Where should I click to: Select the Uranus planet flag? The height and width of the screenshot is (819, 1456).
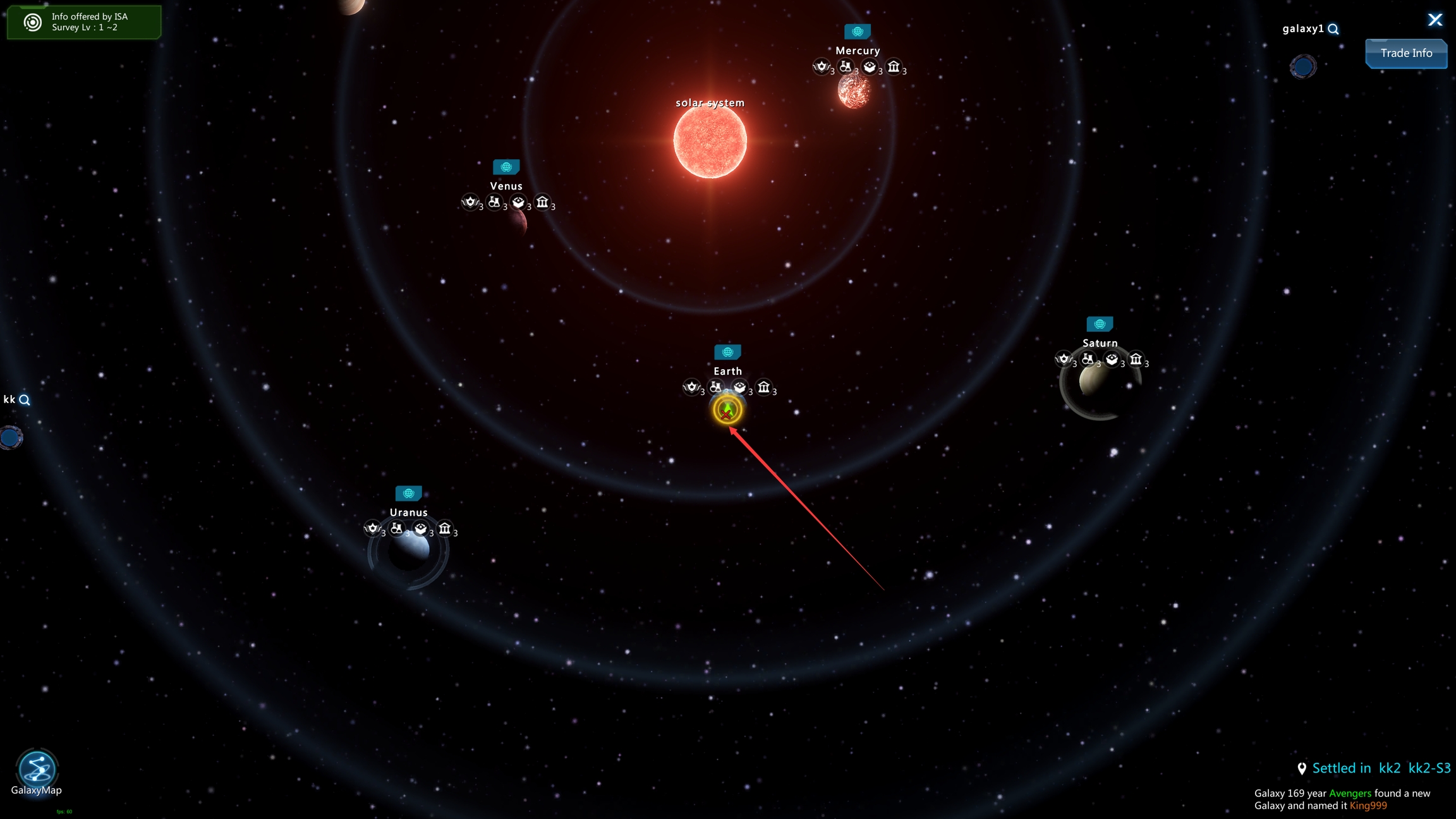[x=408, y=493]
